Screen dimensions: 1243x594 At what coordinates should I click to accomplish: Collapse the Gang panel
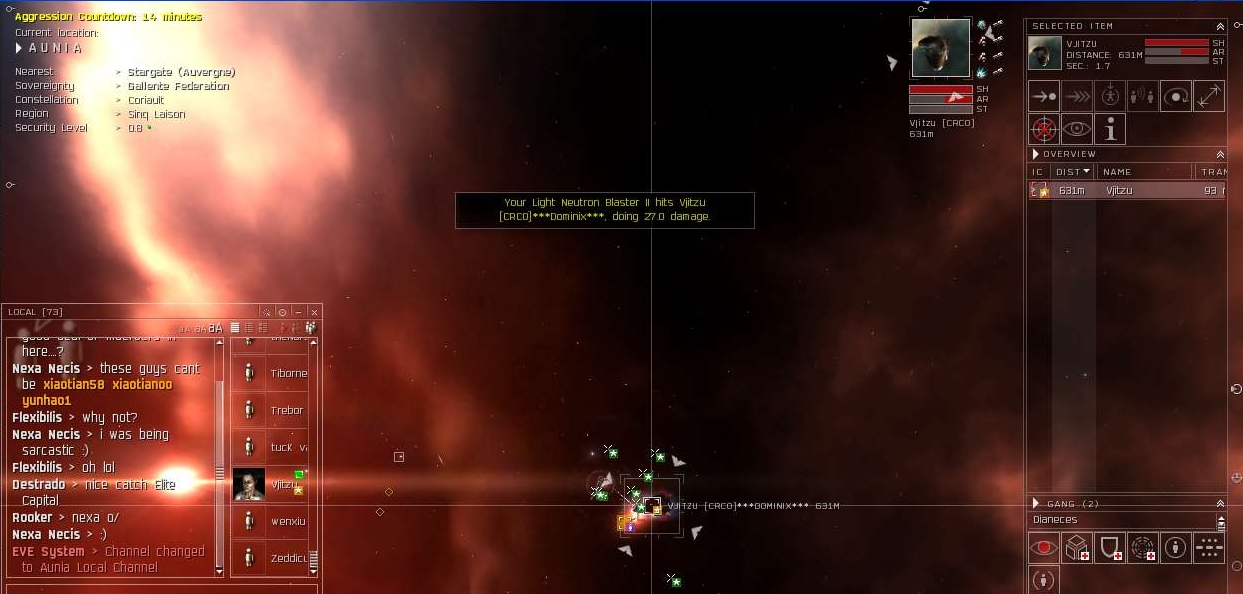click(1220, 503)
